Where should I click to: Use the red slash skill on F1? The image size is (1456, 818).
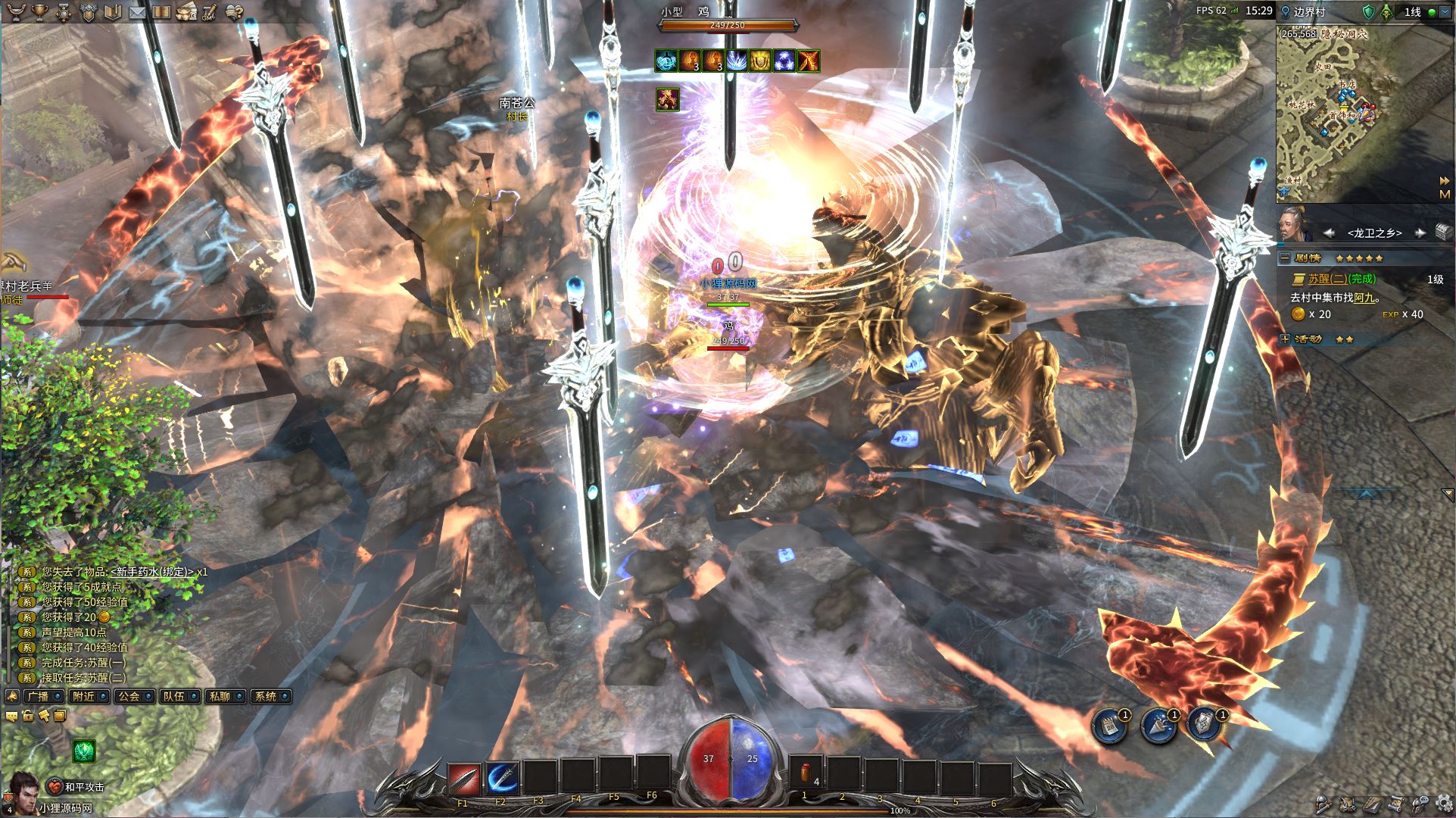click(463, 778)
